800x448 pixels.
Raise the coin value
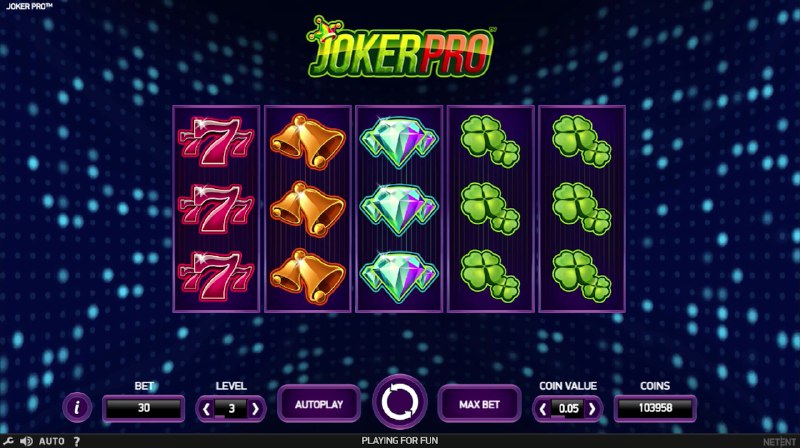point(592,408)
